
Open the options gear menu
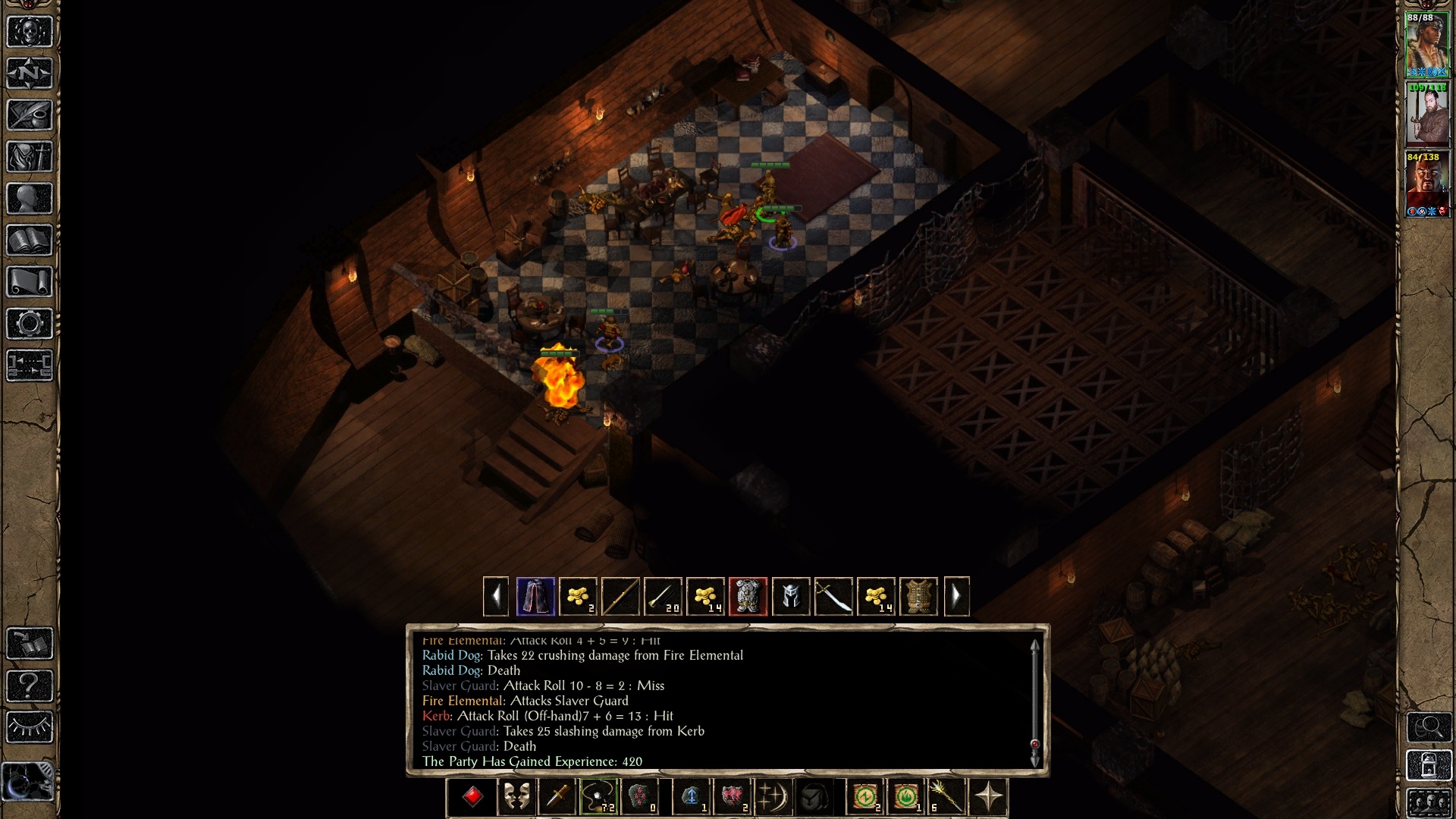coord(30,324)
